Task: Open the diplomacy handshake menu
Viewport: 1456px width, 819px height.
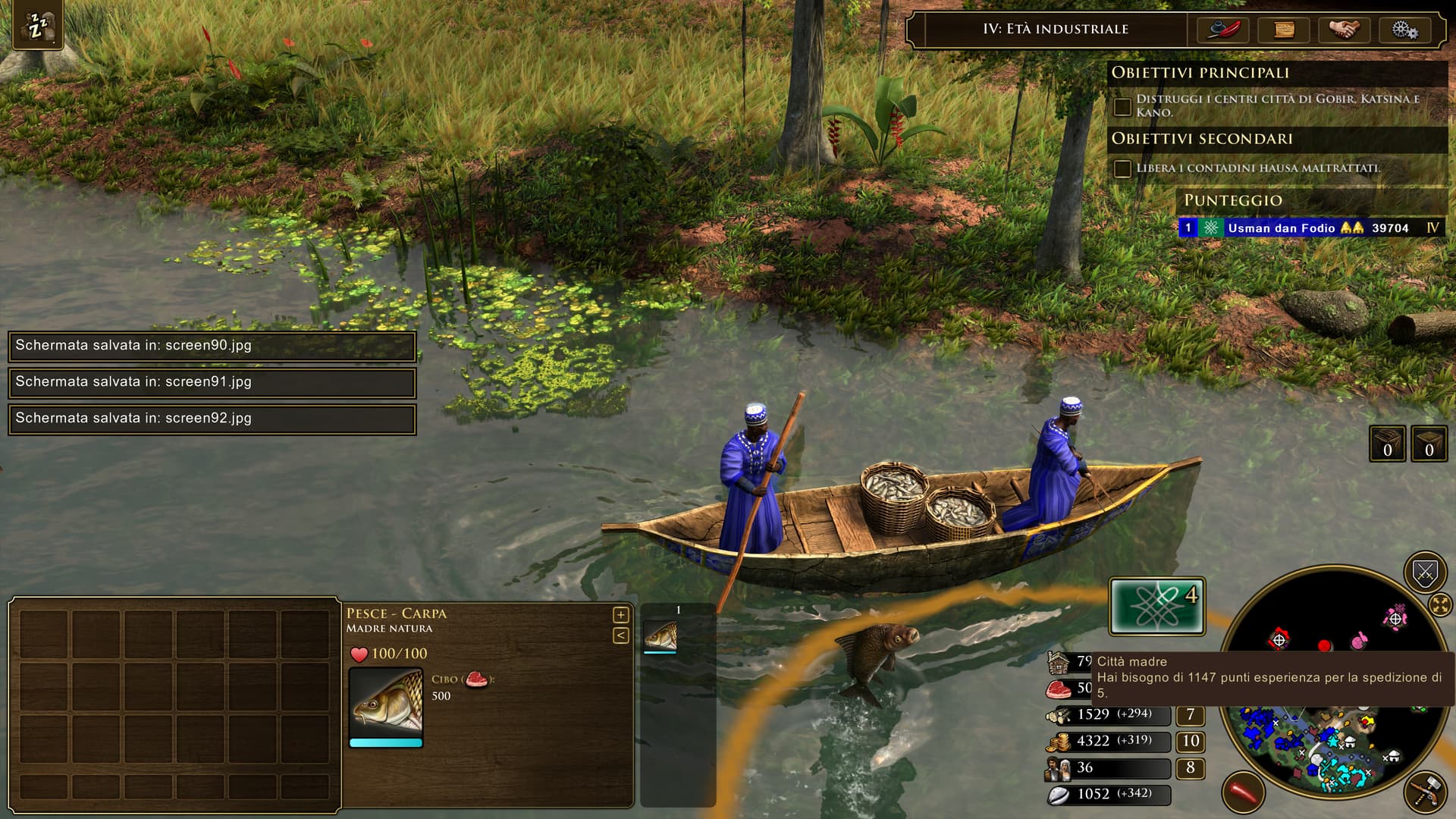Action: (1345, 30)
